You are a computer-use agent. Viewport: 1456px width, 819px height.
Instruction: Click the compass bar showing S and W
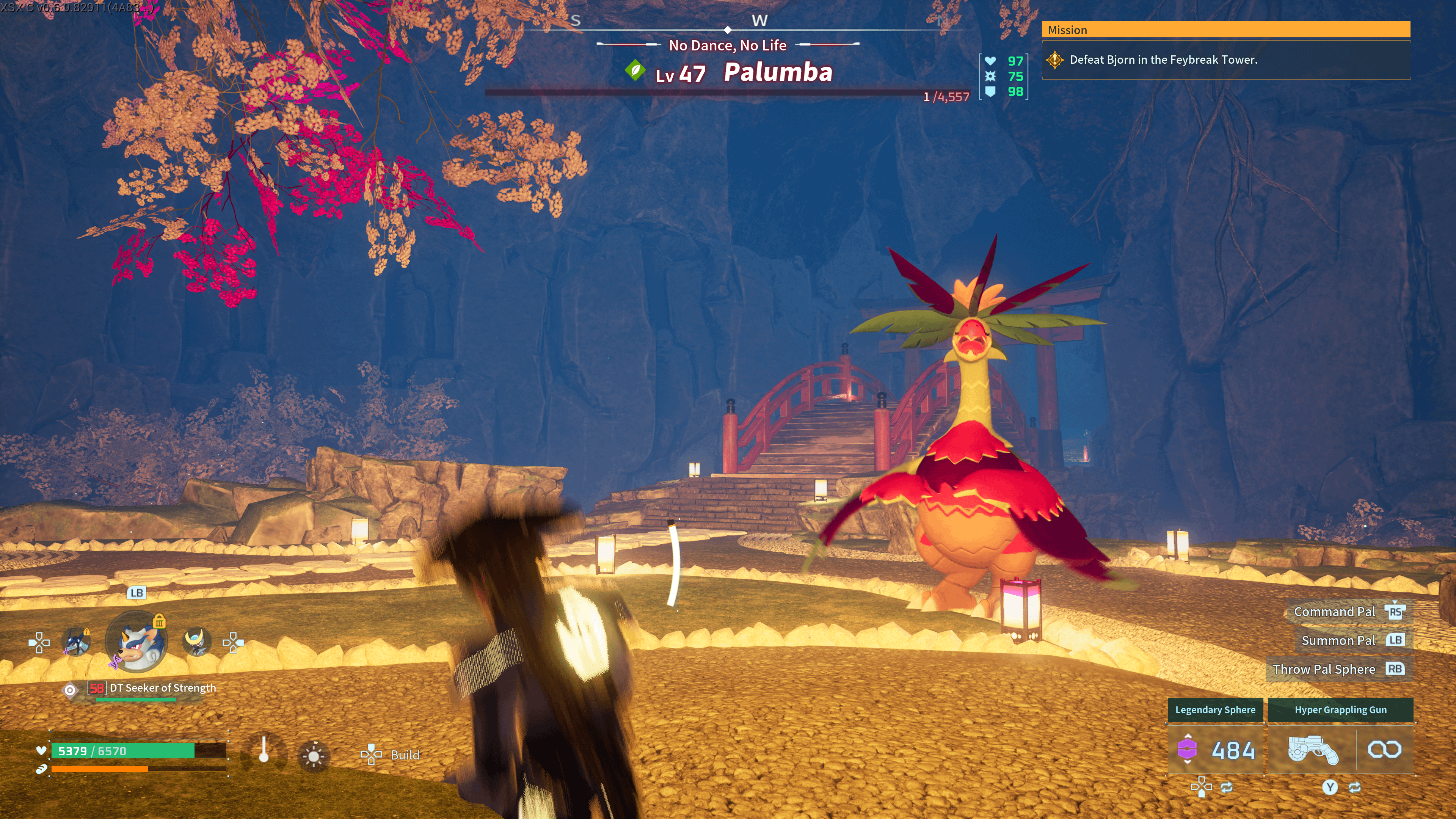[728, 25]
